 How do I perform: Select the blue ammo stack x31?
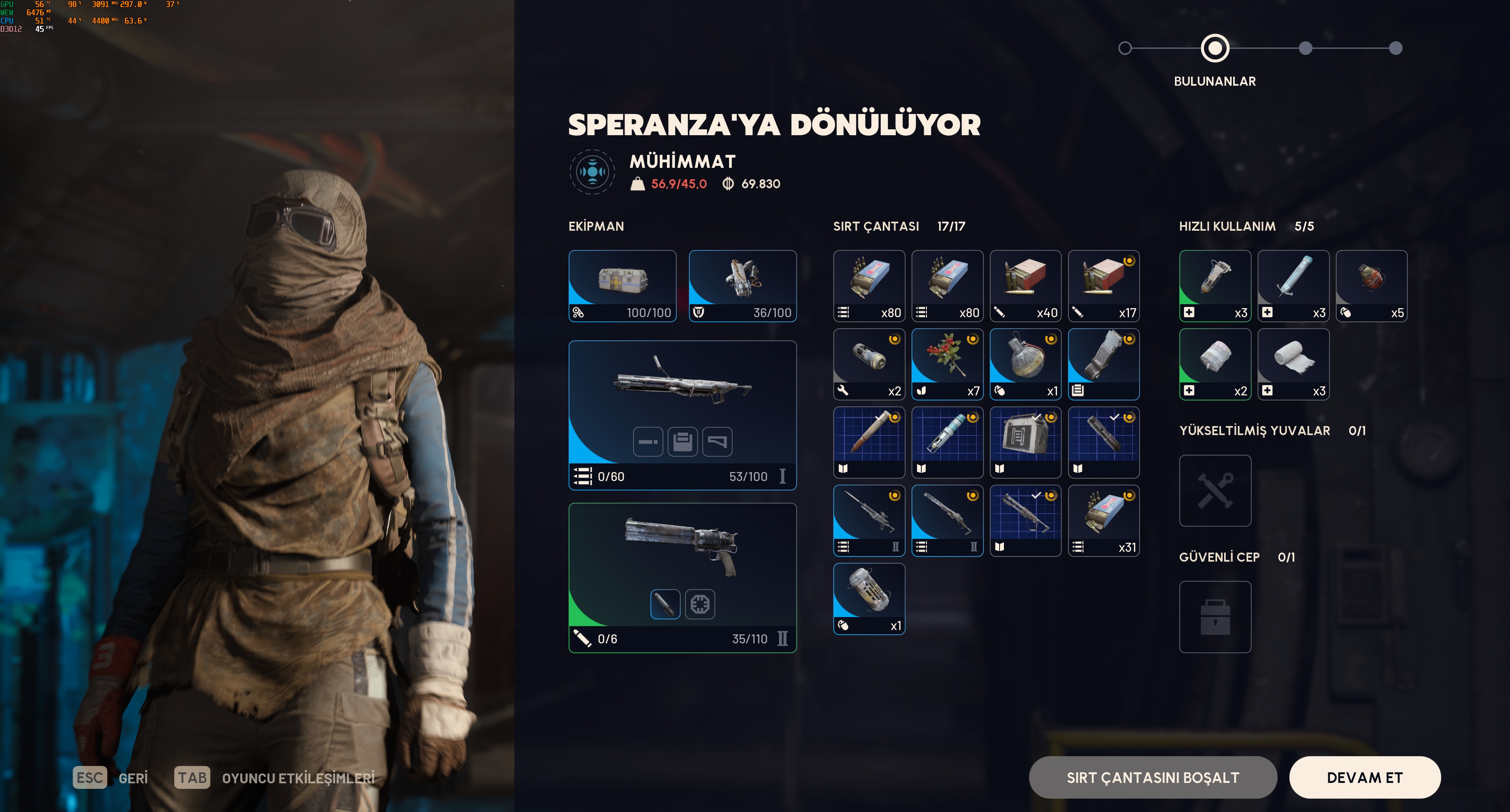pos(1103,520)
